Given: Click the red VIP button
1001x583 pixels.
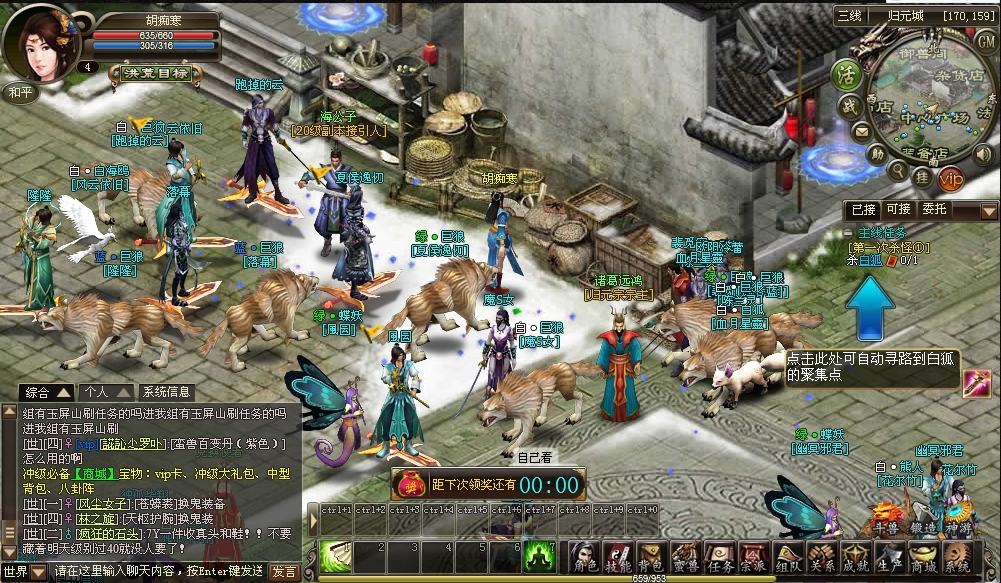Looking at the screenshot, I should [950, 179].
